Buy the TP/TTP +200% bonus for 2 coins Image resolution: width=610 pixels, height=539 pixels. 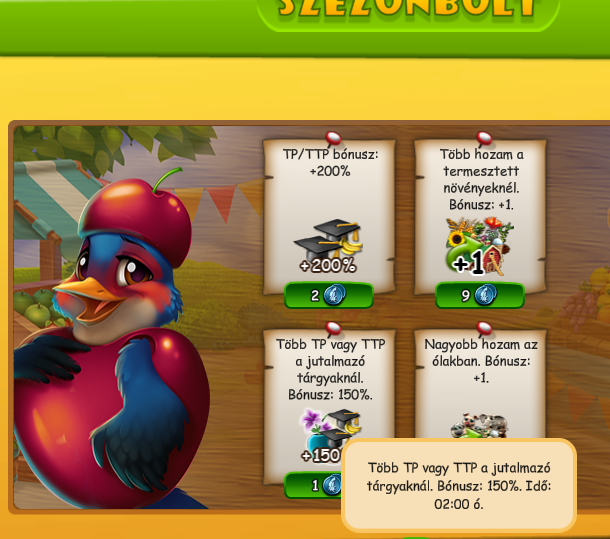328,295
